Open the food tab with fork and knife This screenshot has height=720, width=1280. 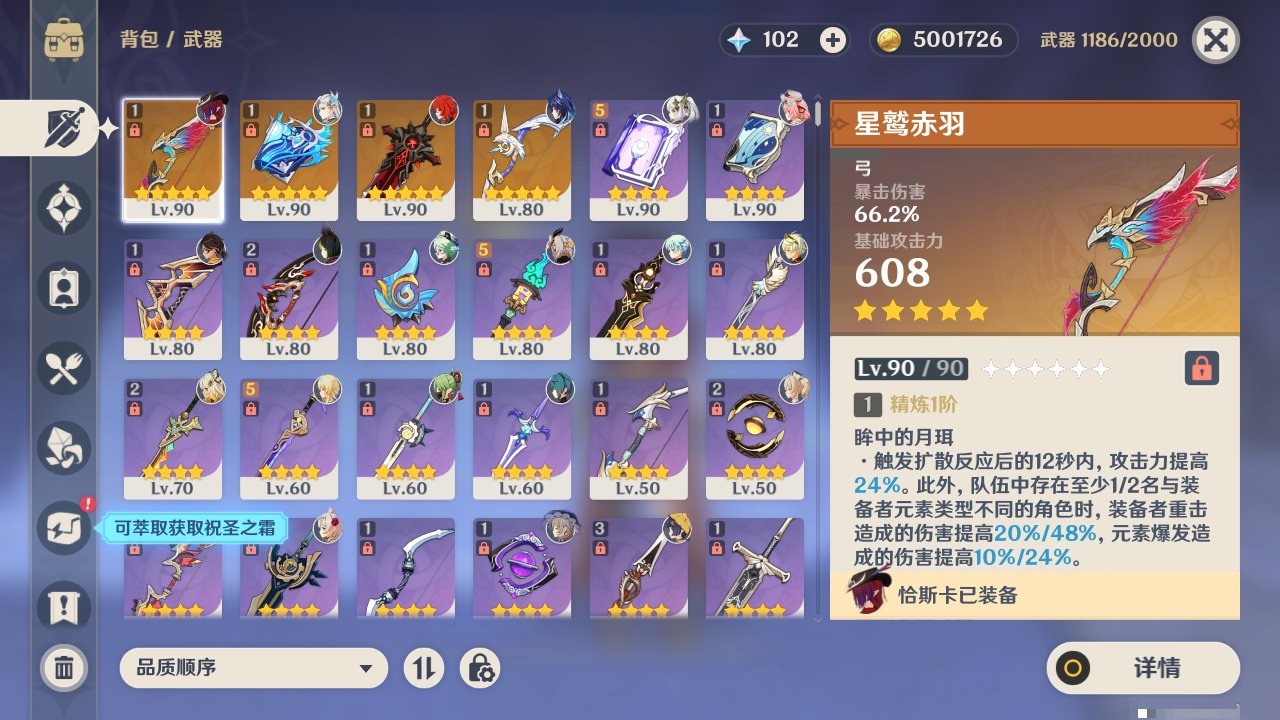tap(64, 369)
